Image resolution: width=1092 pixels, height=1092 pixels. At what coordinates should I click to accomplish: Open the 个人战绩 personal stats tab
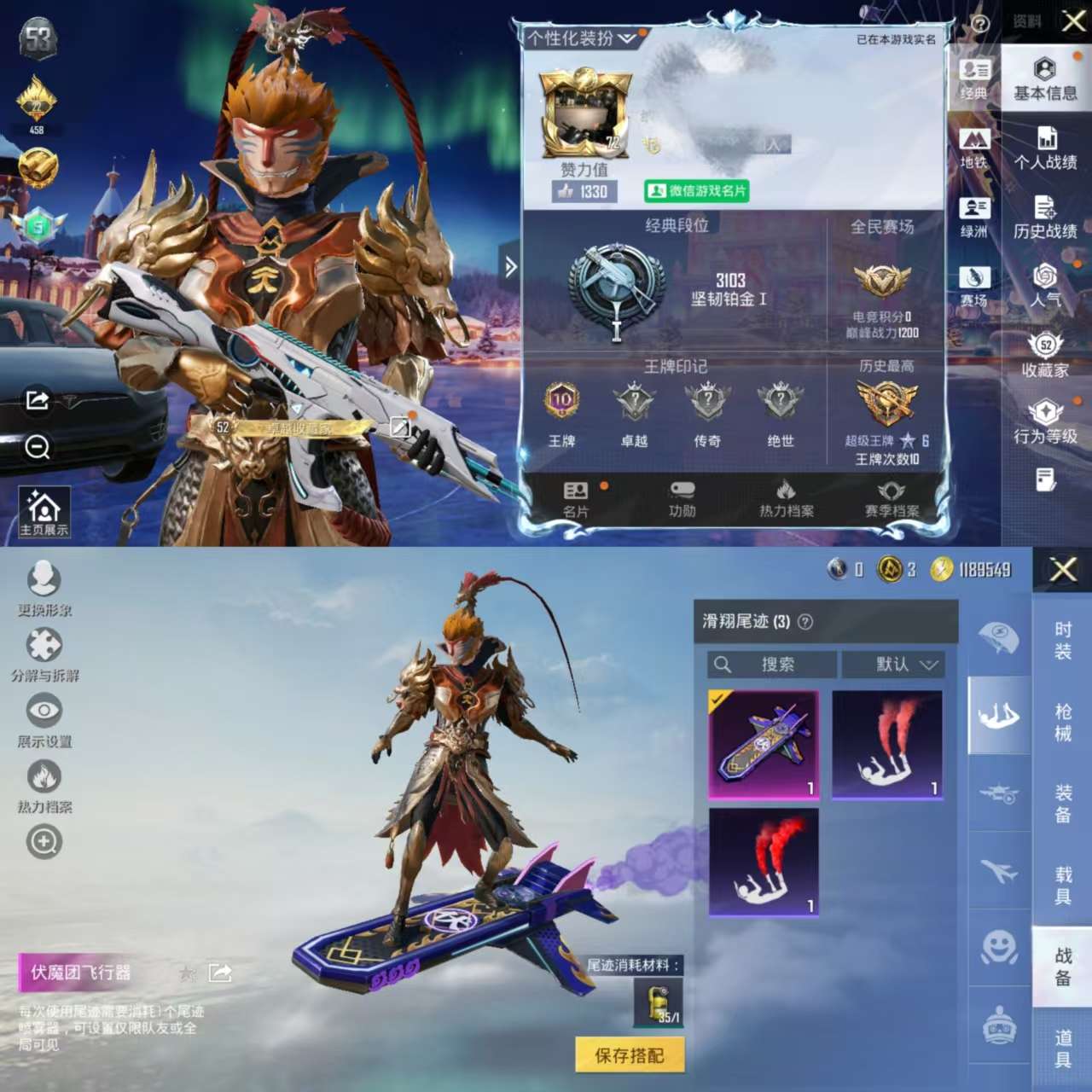click(1045, 149)
